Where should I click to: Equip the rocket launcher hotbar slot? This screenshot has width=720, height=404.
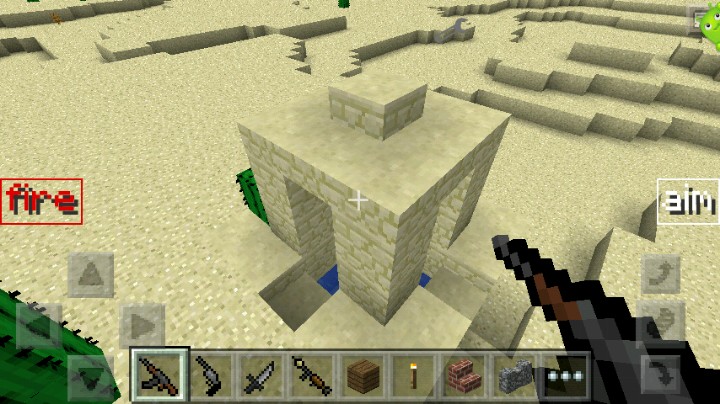click(312, 375)
